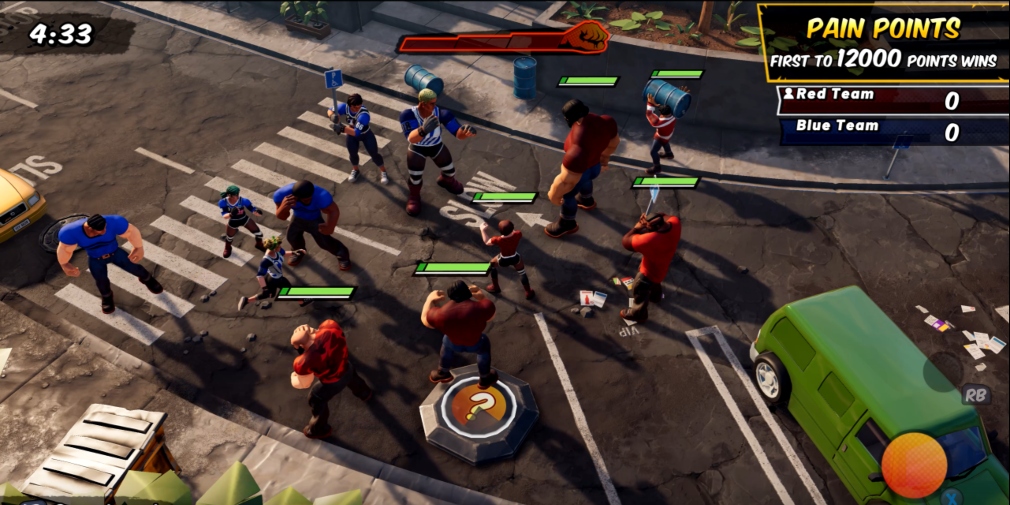Tap the large orange circular action button
Viewport: 1010px width, 505px height.
(x=914, y=465)
